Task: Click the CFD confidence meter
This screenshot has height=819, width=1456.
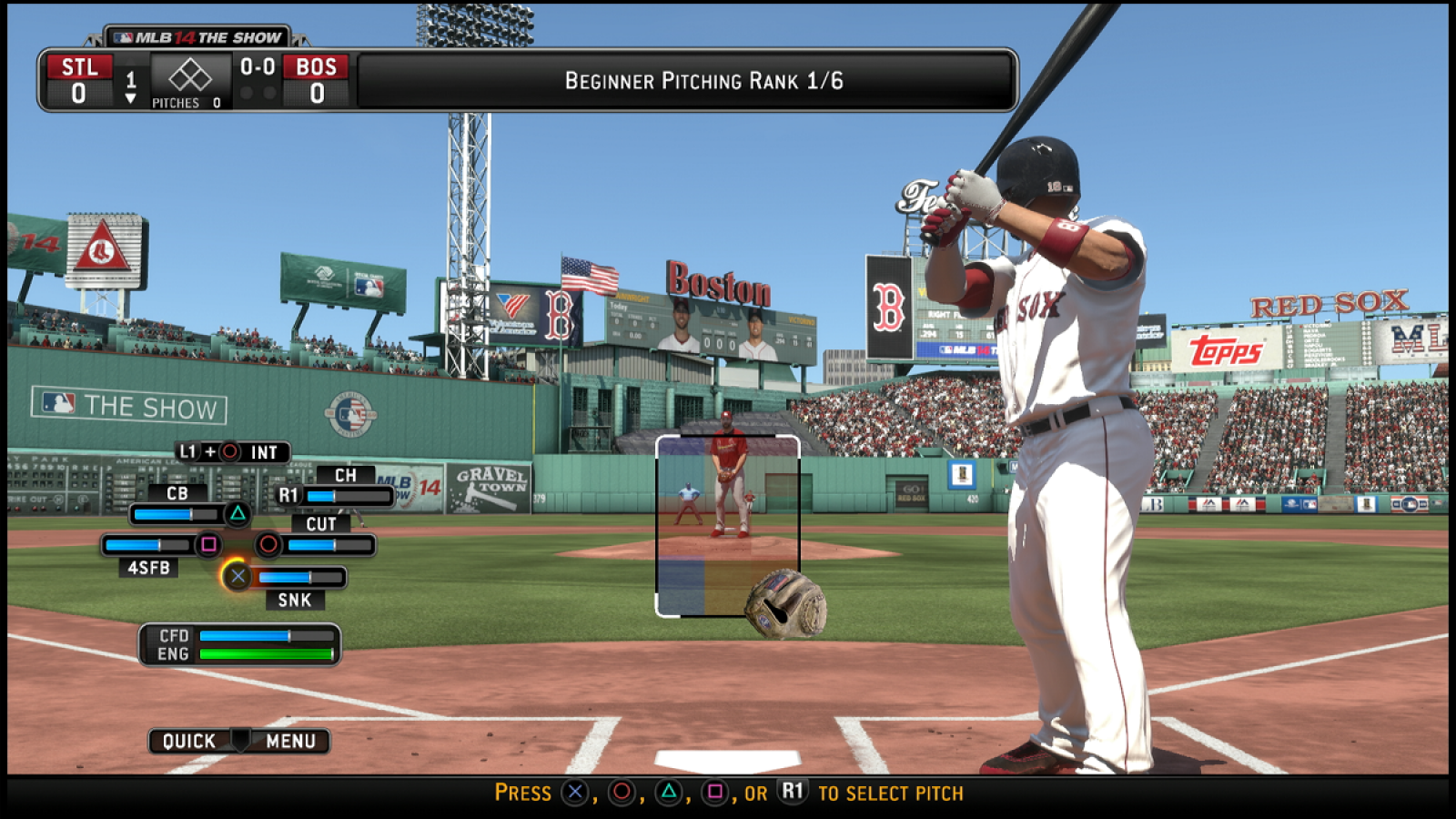Action: [268, 636]
